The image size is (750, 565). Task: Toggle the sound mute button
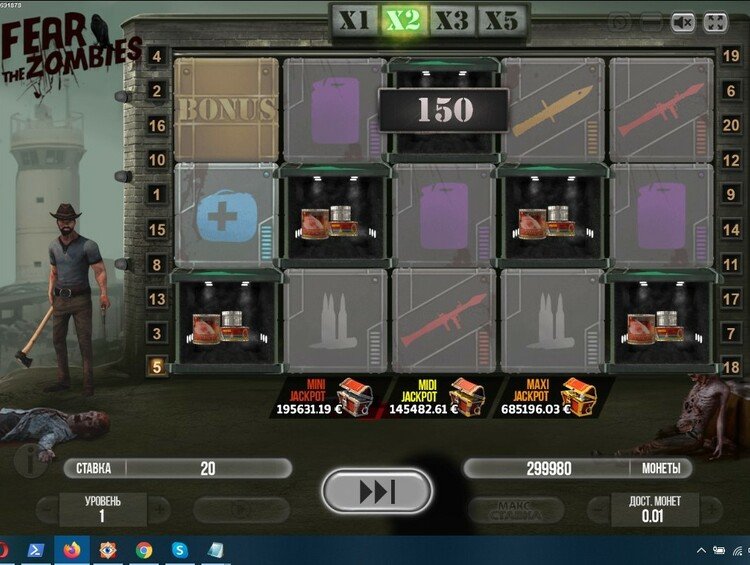[x=683, y=22]
